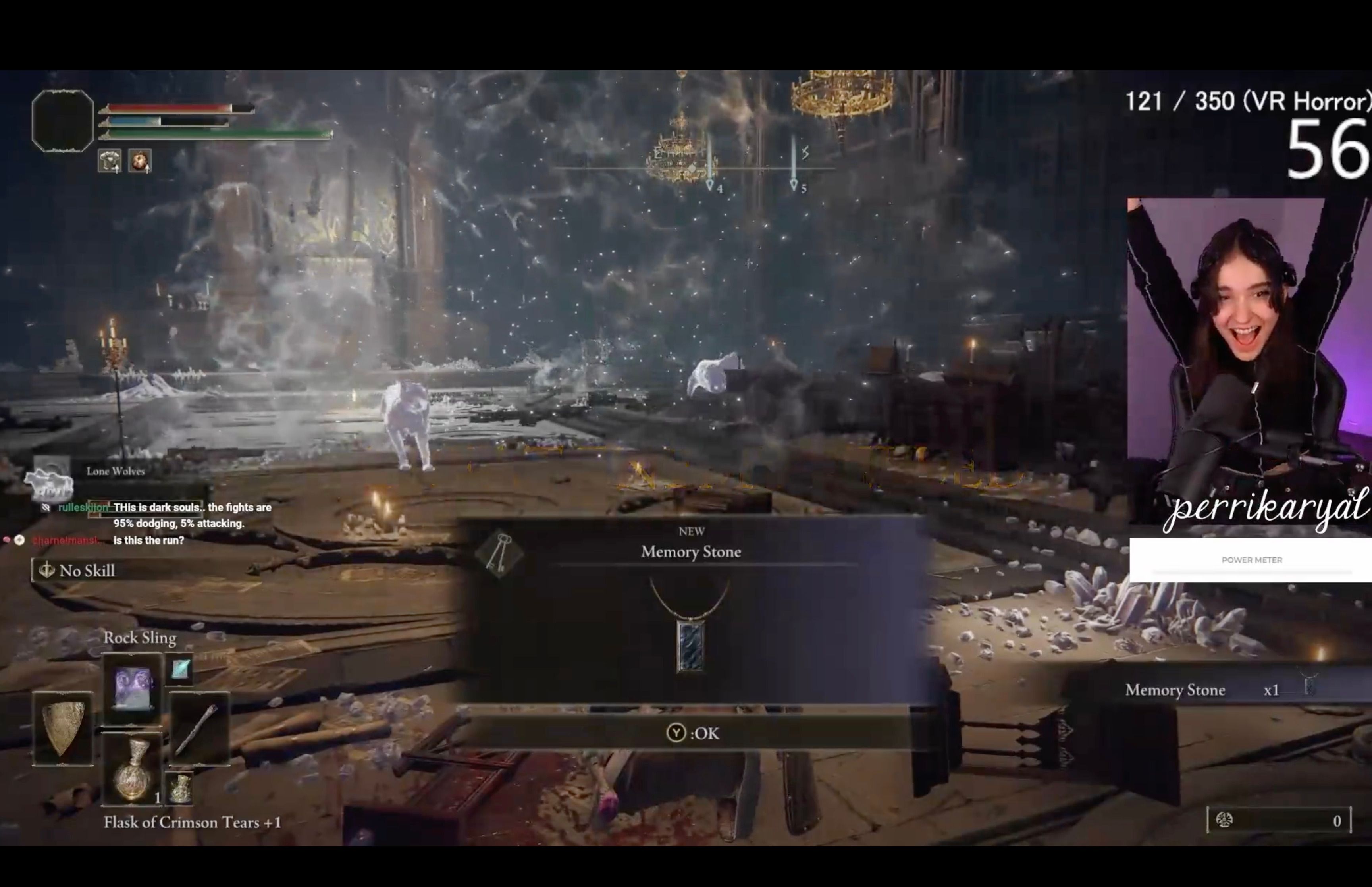This screenshot has height=887, width=1372.
Task: Inspect the armor buff status icon
Action: [x=110, y=161]
